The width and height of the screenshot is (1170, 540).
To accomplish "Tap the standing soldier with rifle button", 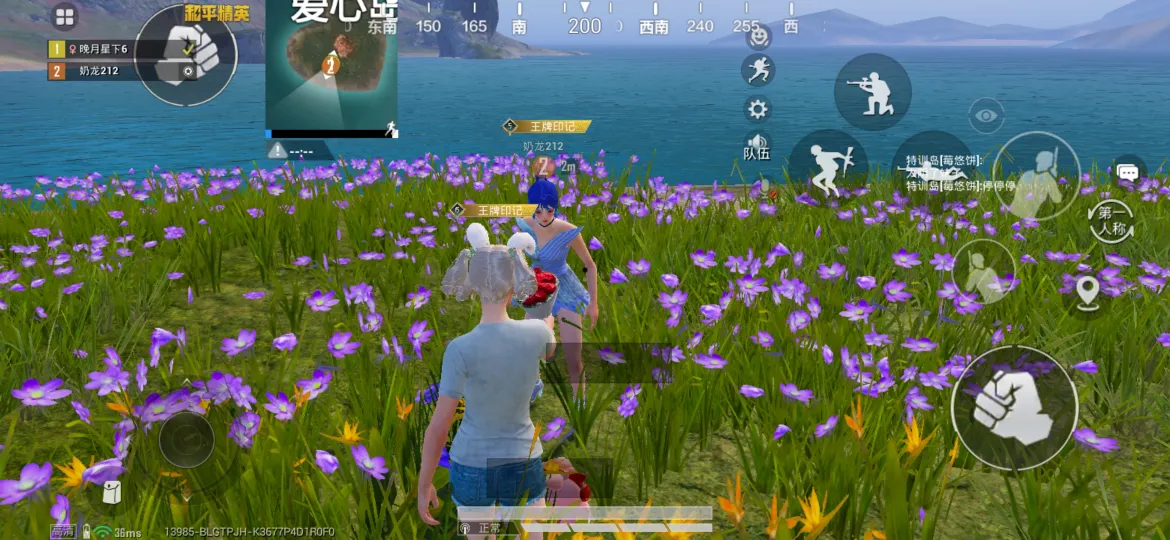I will point(1035,176).
